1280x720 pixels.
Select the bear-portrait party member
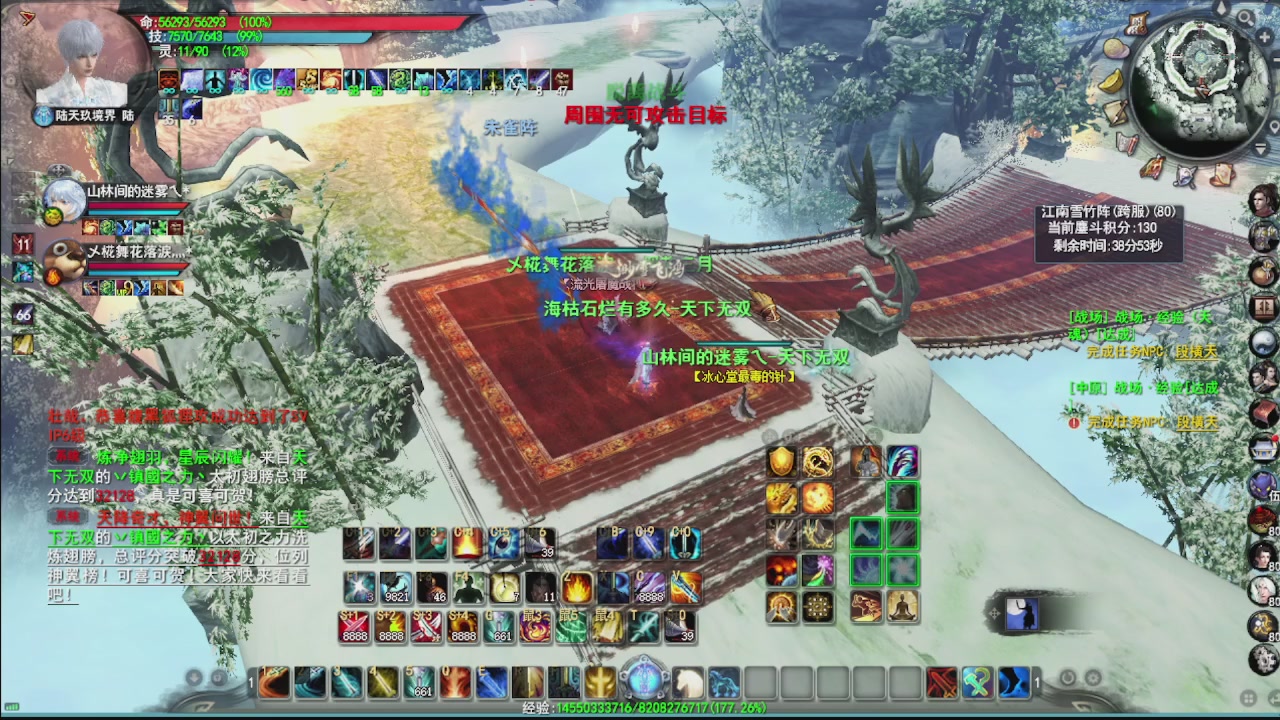coord(63,258)
